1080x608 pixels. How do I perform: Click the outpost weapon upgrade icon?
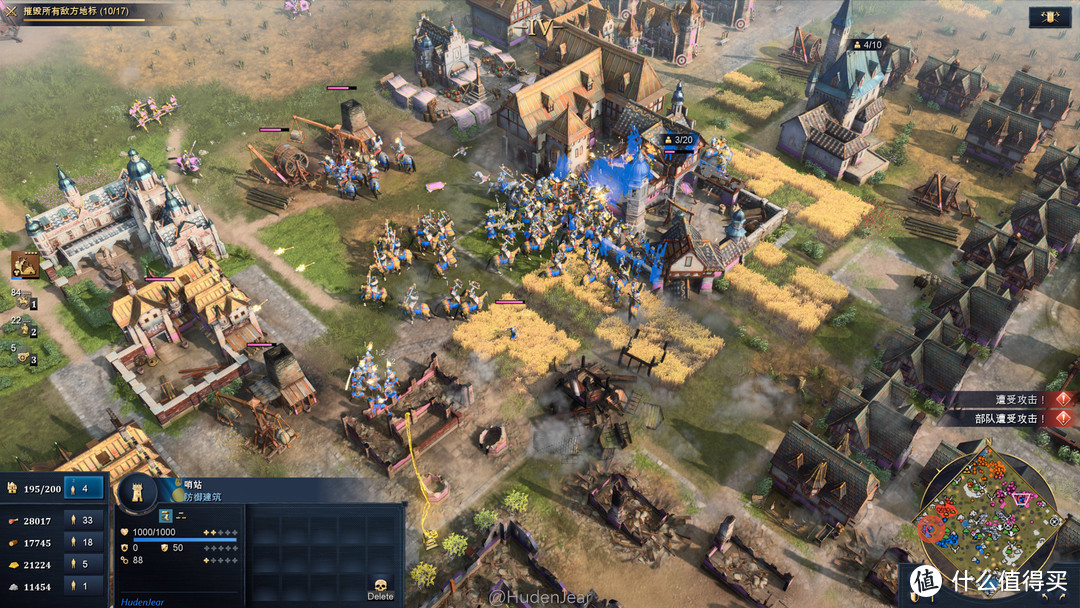click(166, 516)
